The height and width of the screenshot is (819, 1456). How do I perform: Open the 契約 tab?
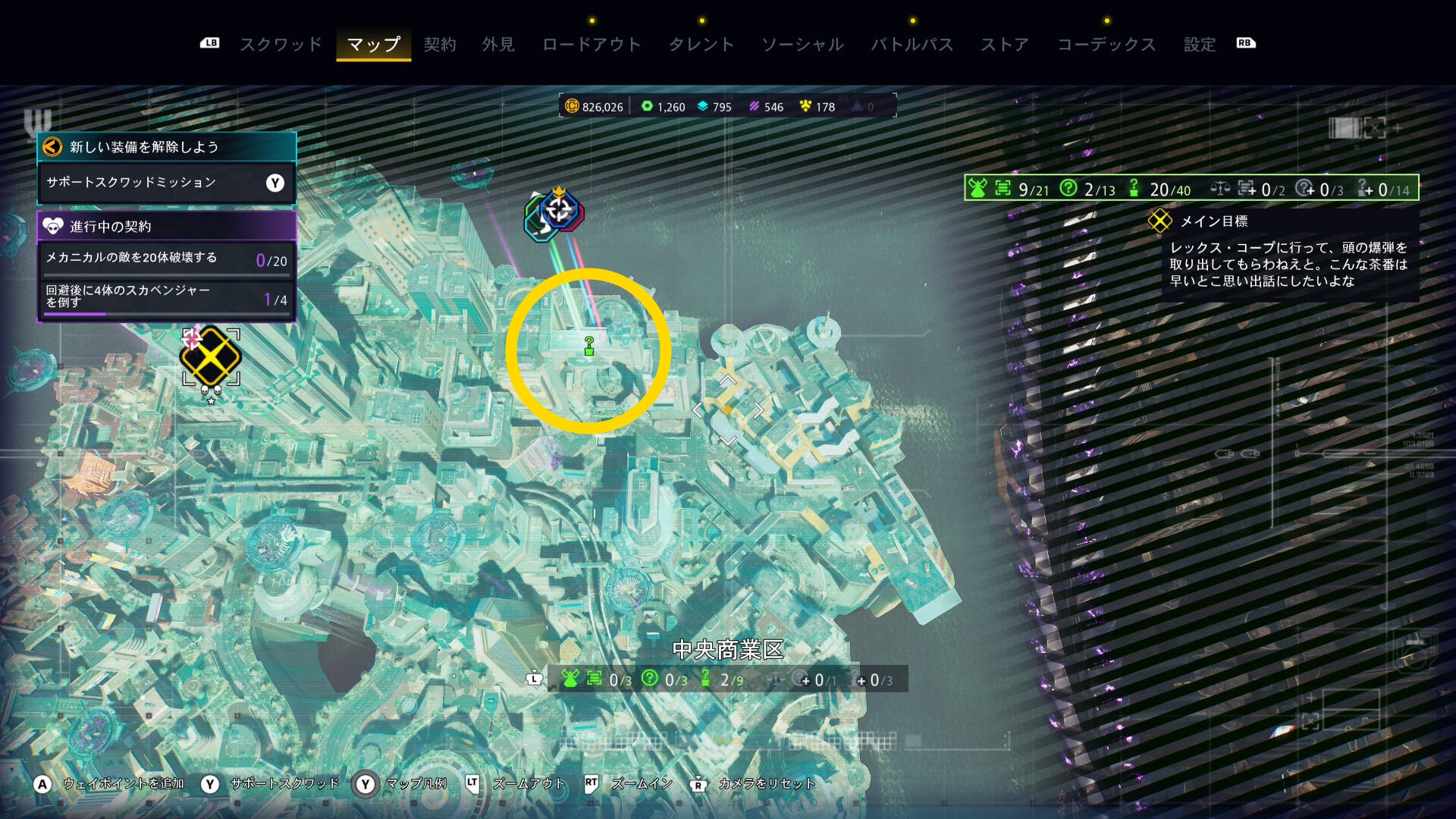point(440,45)
